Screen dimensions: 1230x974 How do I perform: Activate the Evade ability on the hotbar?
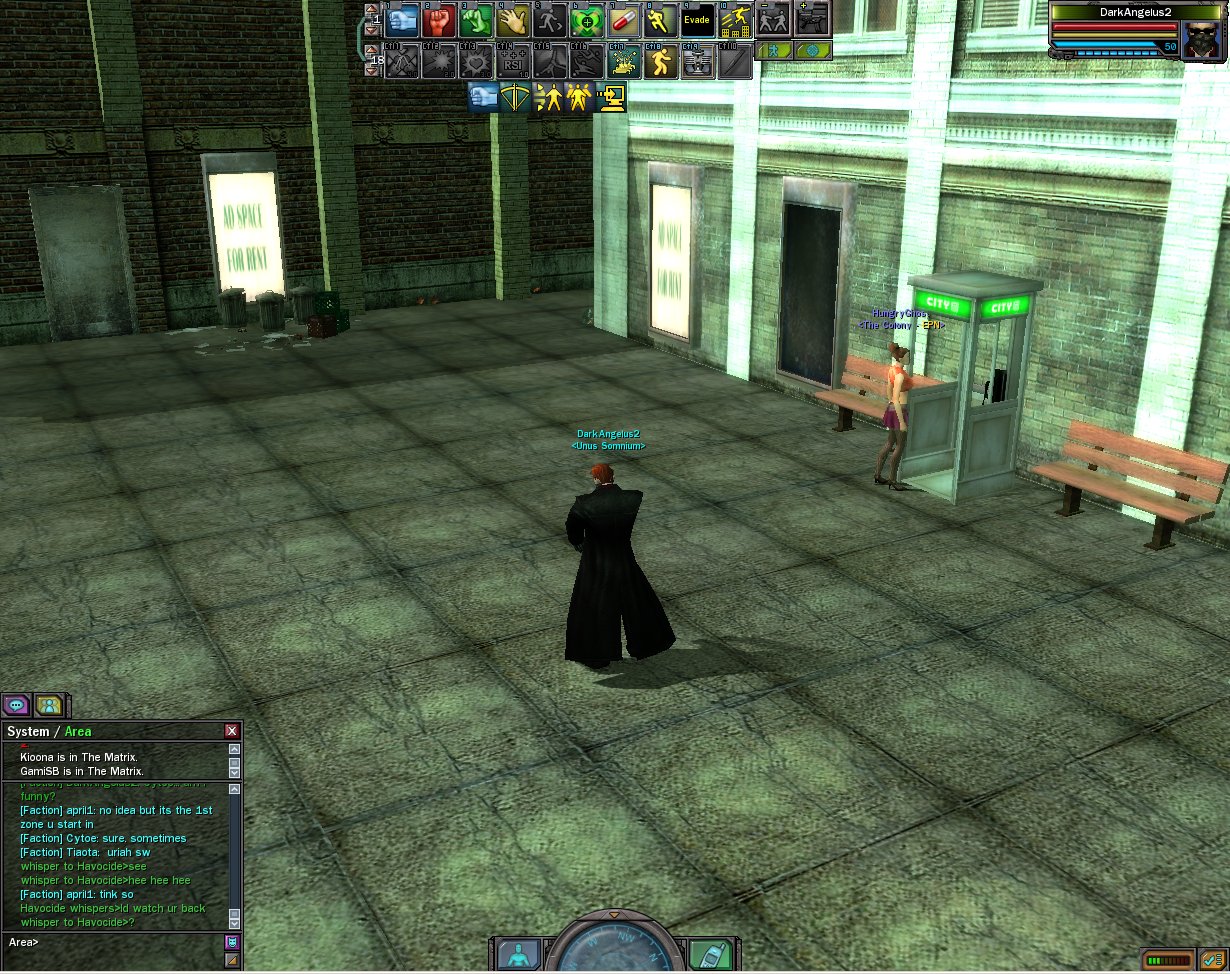click(x=697, y=19)
